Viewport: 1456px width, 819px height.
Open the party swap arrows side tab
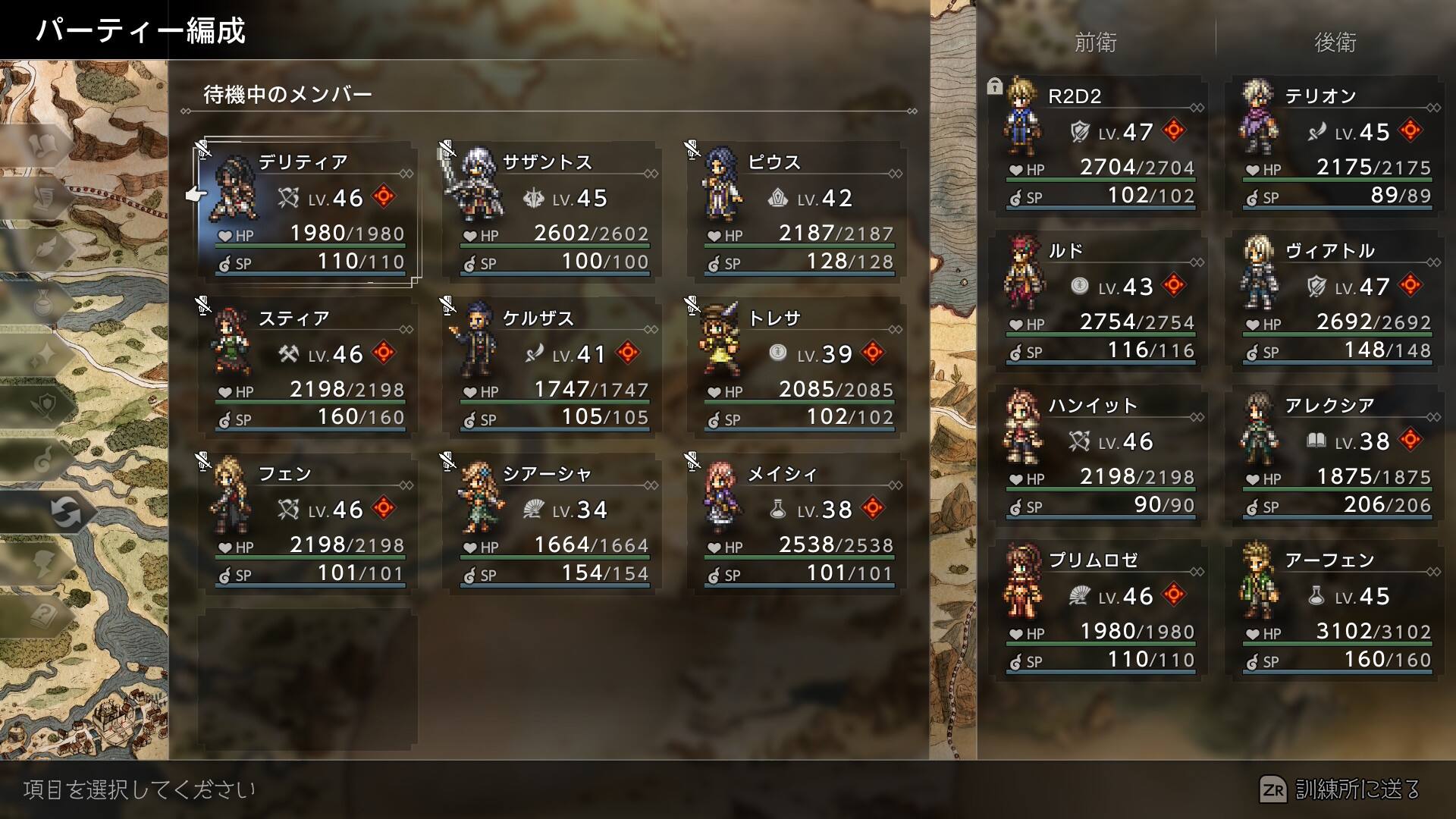pos(65,512)
